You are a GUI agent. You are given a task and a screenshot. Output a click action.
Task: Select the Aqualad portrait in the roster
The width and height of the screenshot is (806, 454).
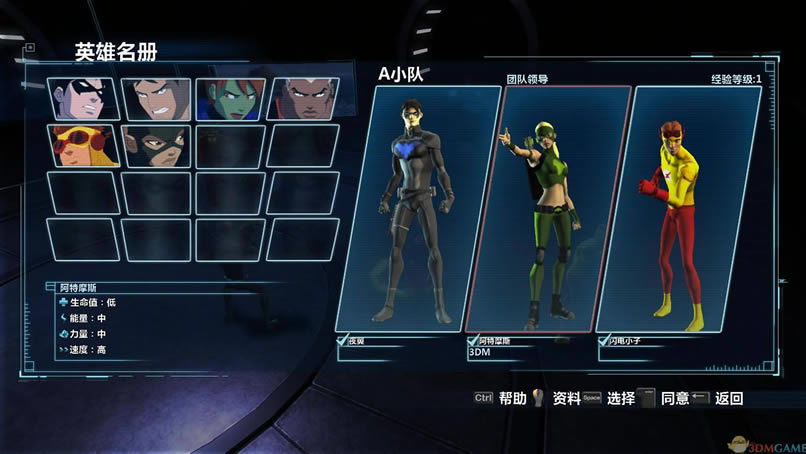304,99
